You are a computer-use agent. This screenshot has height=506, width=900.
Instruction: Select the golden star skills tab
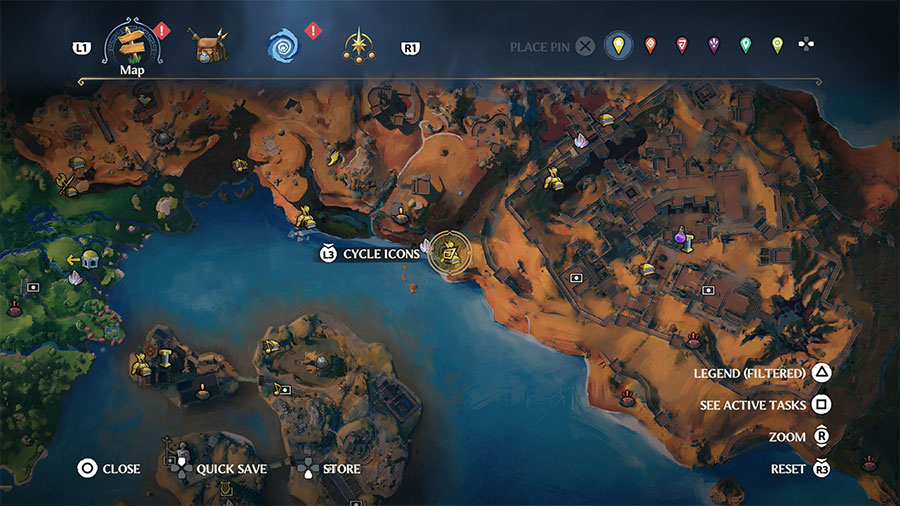[357, 46]
